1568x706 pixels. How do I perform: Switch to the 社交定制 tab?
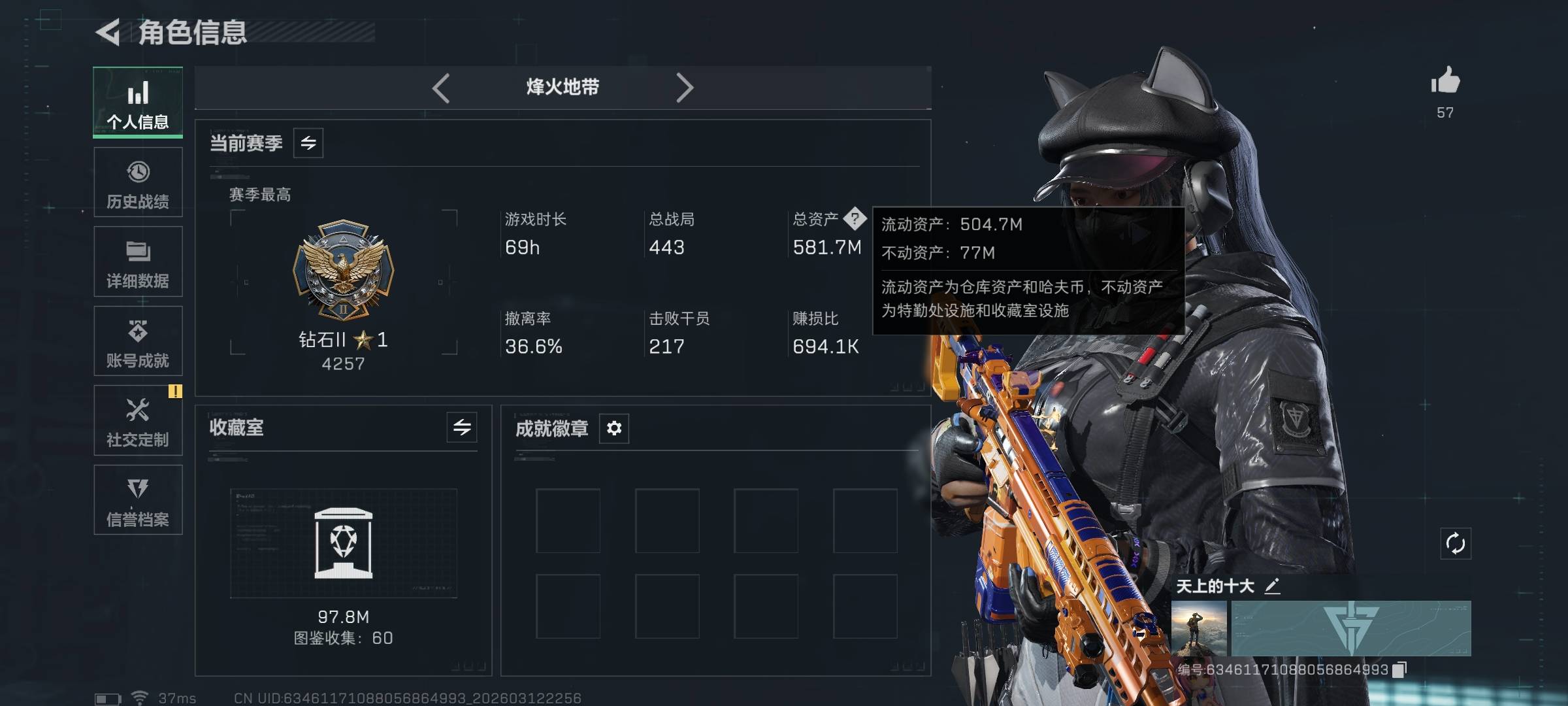[138, 420]
